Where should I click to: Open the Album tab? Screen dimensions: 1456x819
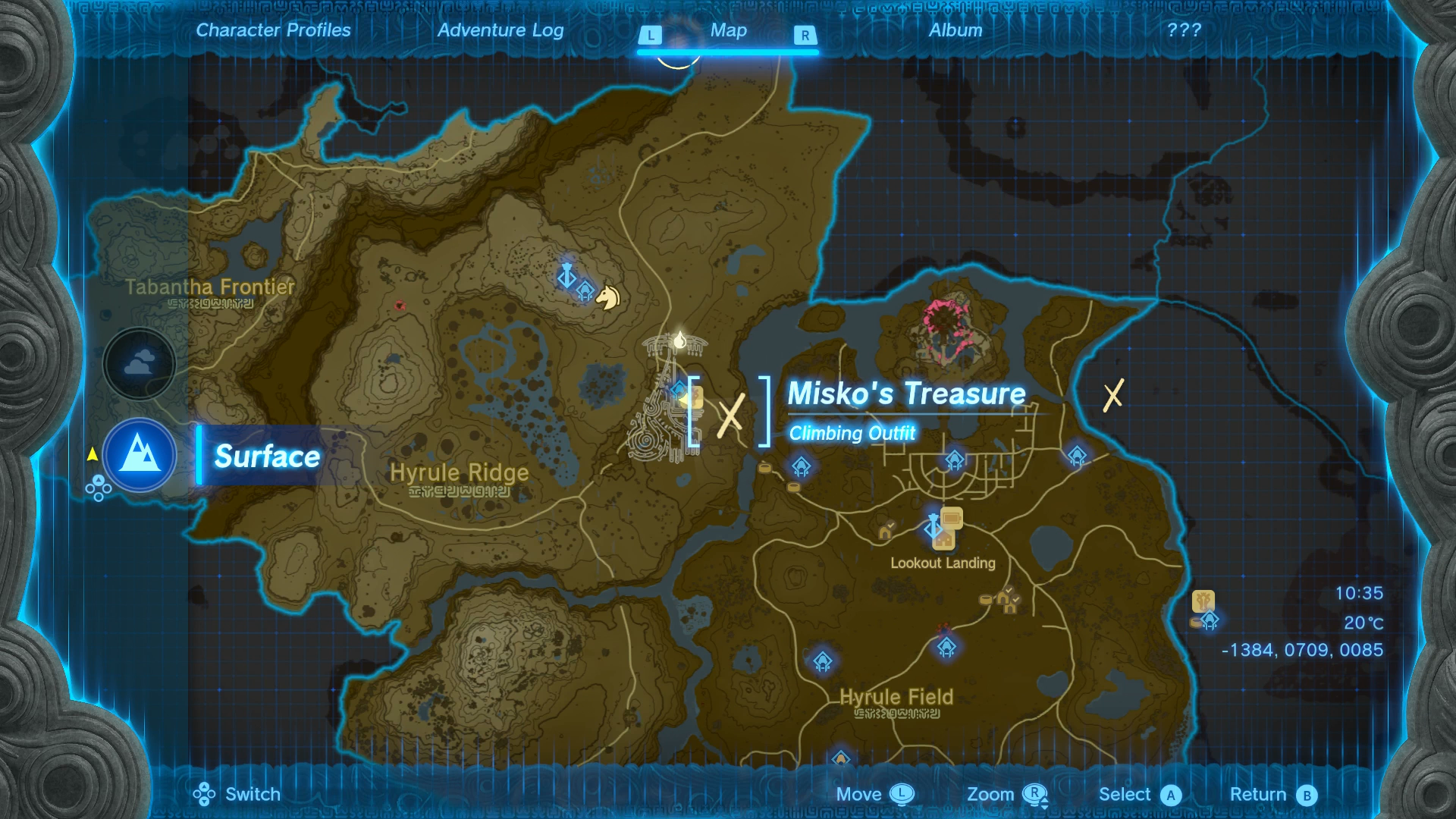click(955, 30)
